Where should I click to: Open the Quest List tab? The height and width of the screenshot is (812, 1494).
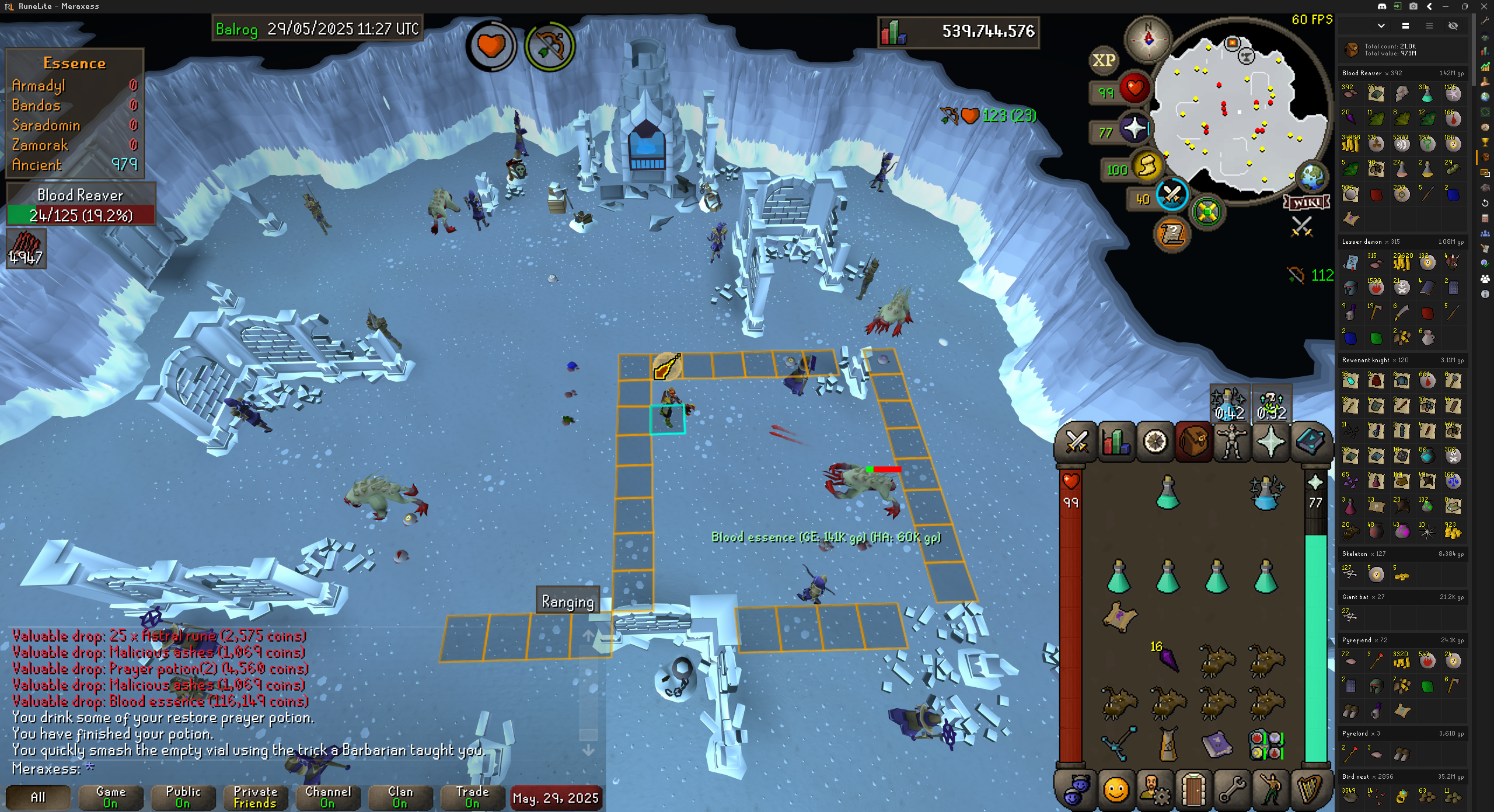[1155, 442]
